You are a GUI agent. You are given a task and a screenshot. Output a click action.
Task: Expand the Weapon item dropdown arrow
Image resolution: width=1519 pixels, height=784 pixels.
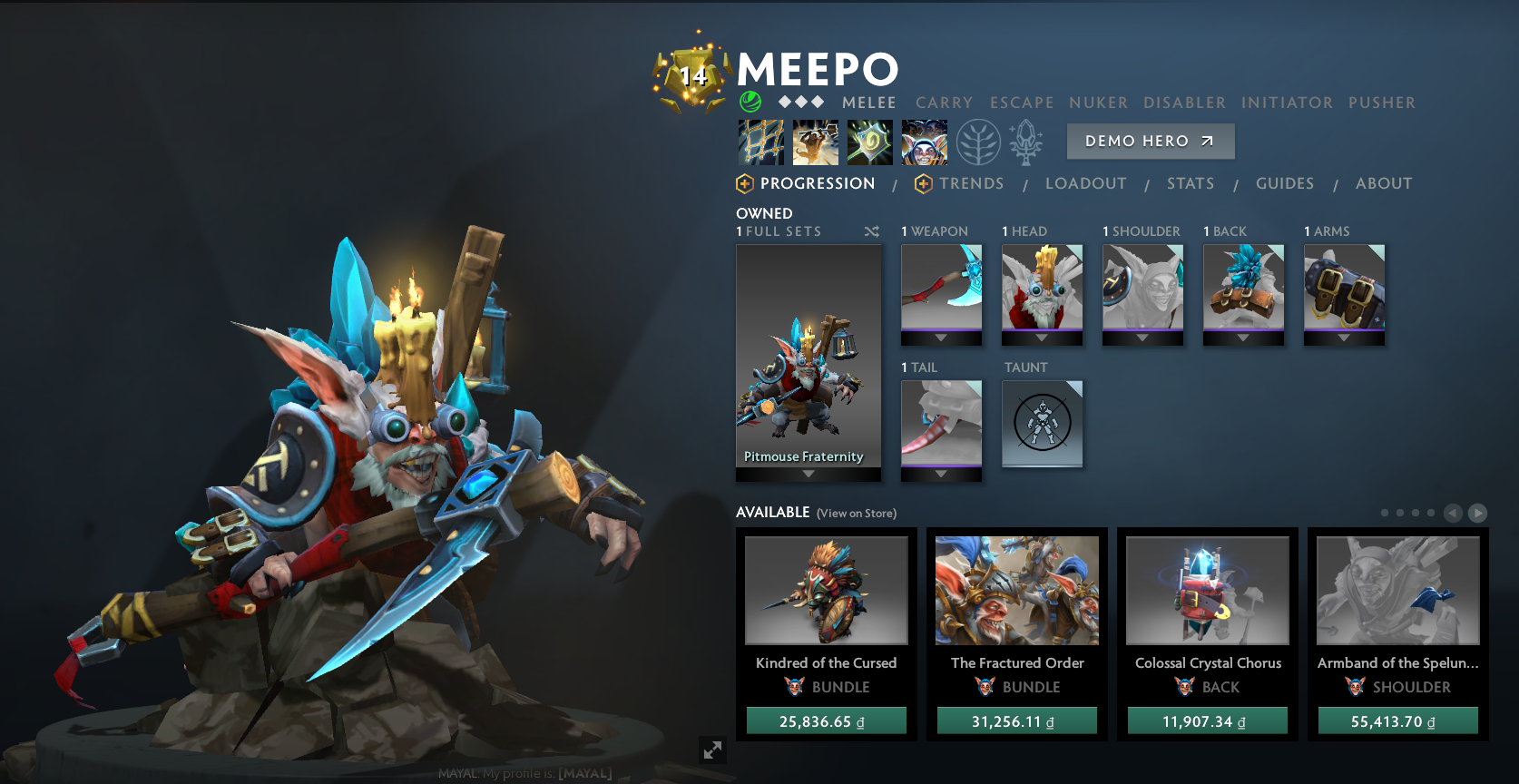pos(941,337)
